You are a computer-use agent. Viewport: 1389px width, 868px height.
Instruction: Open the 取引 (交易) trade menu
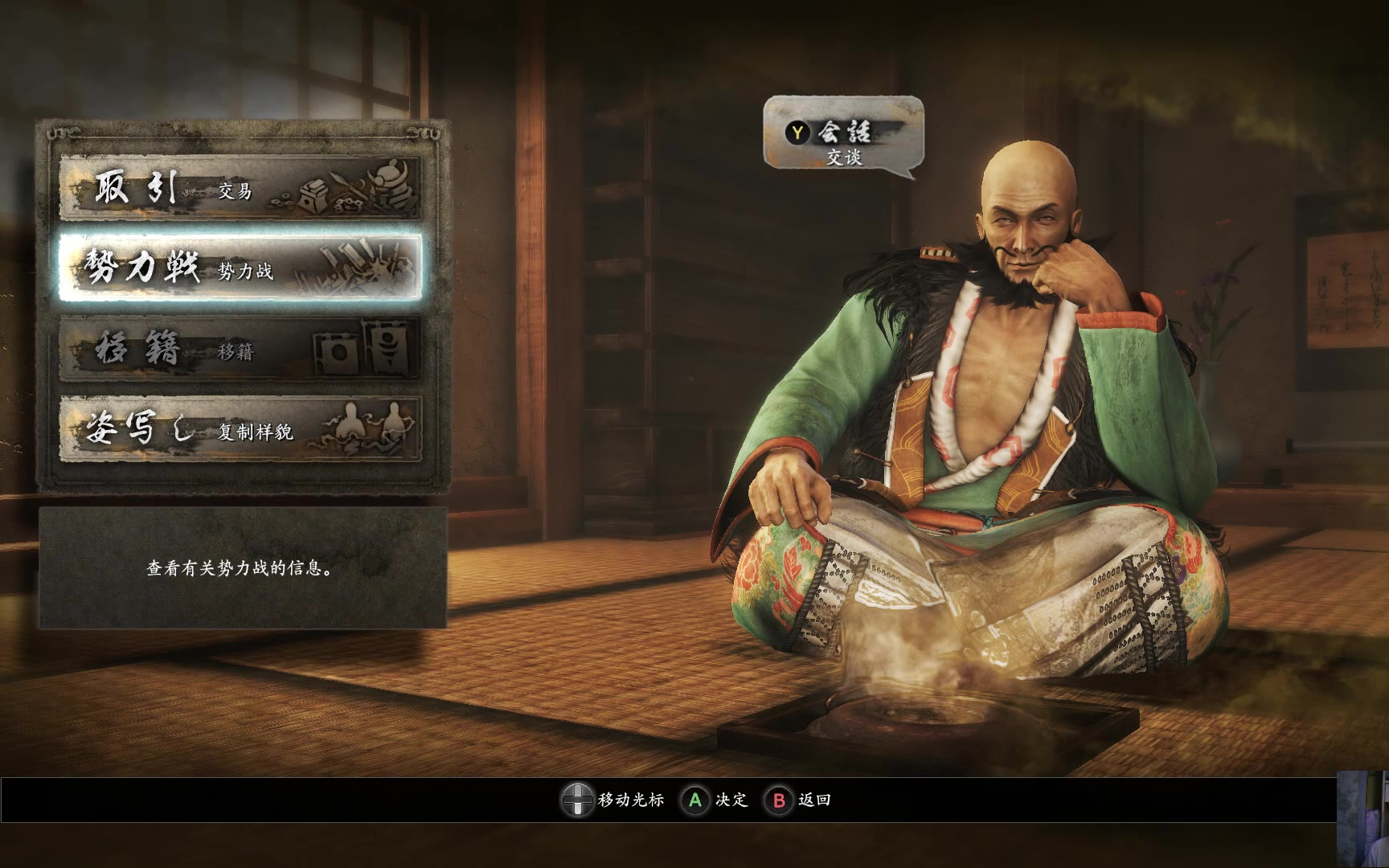pos(240,189)
